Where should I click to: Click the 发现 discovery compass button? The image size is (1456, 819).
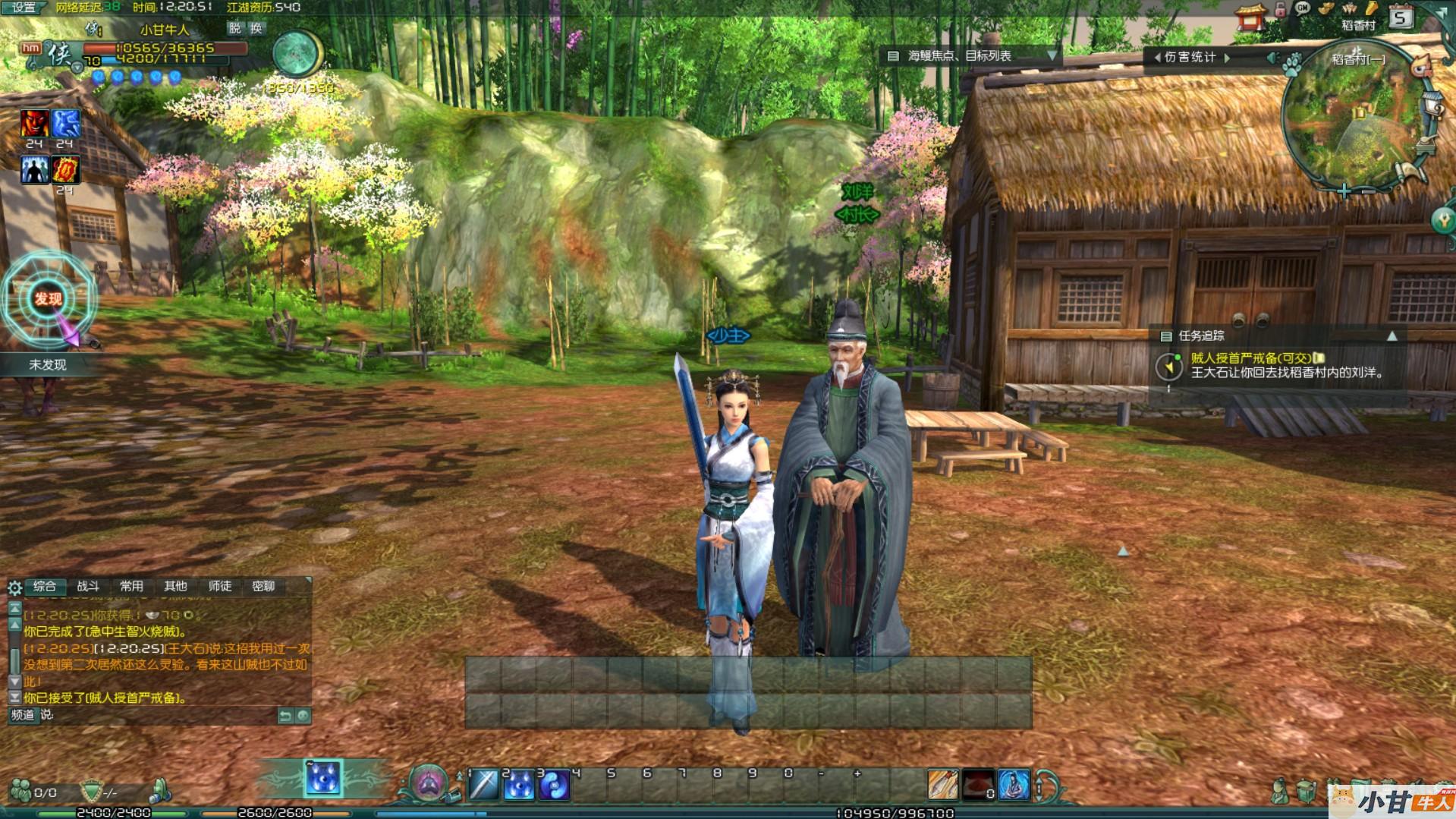[49, 299]
